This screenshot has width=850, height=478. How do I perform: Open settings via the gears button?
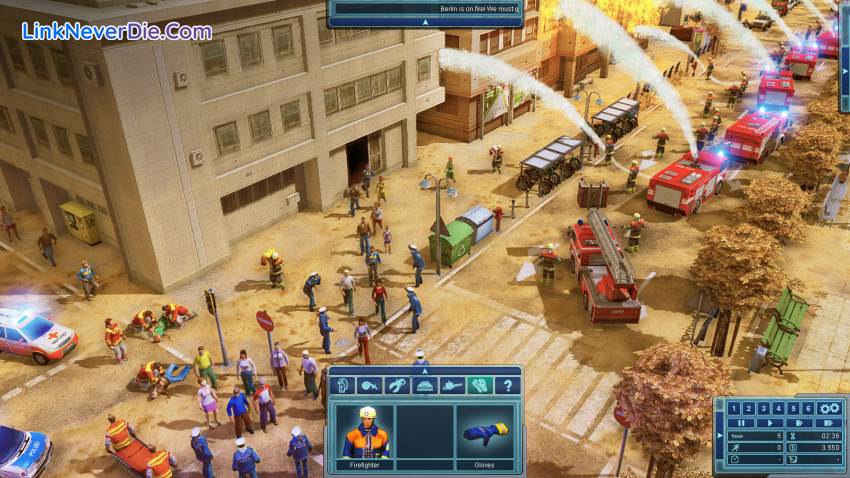tap(828, 408)
